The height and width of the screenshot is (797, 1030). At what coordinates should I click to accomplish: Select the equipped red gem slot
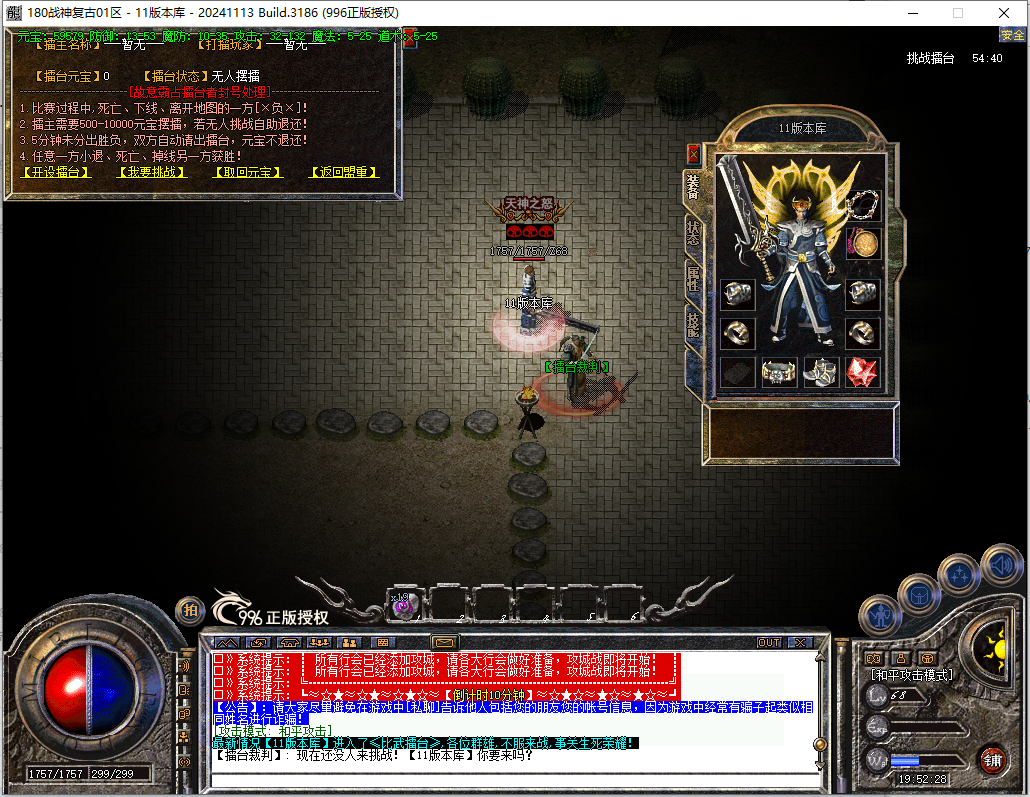(x=862, y=372)
